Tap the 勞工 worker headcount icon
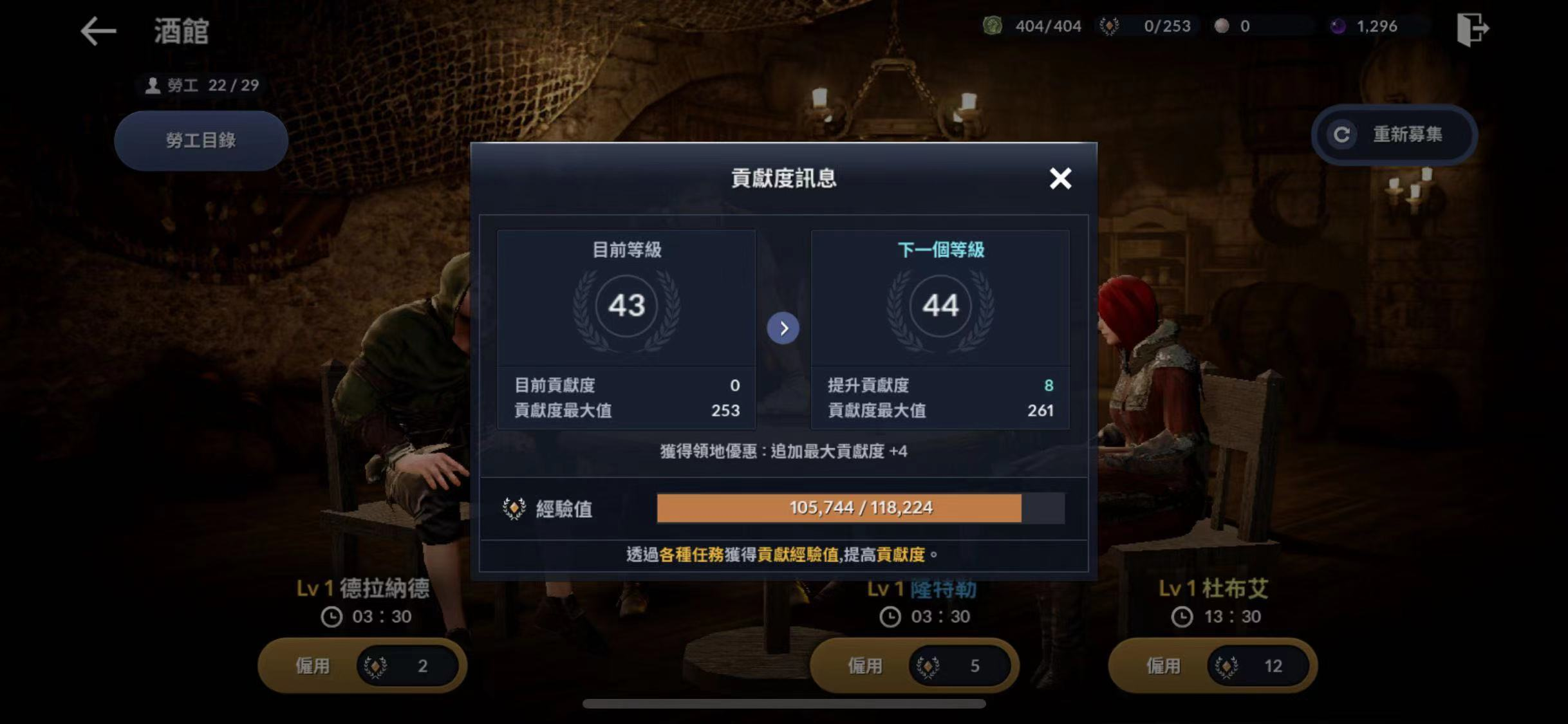 pos(153,84)
